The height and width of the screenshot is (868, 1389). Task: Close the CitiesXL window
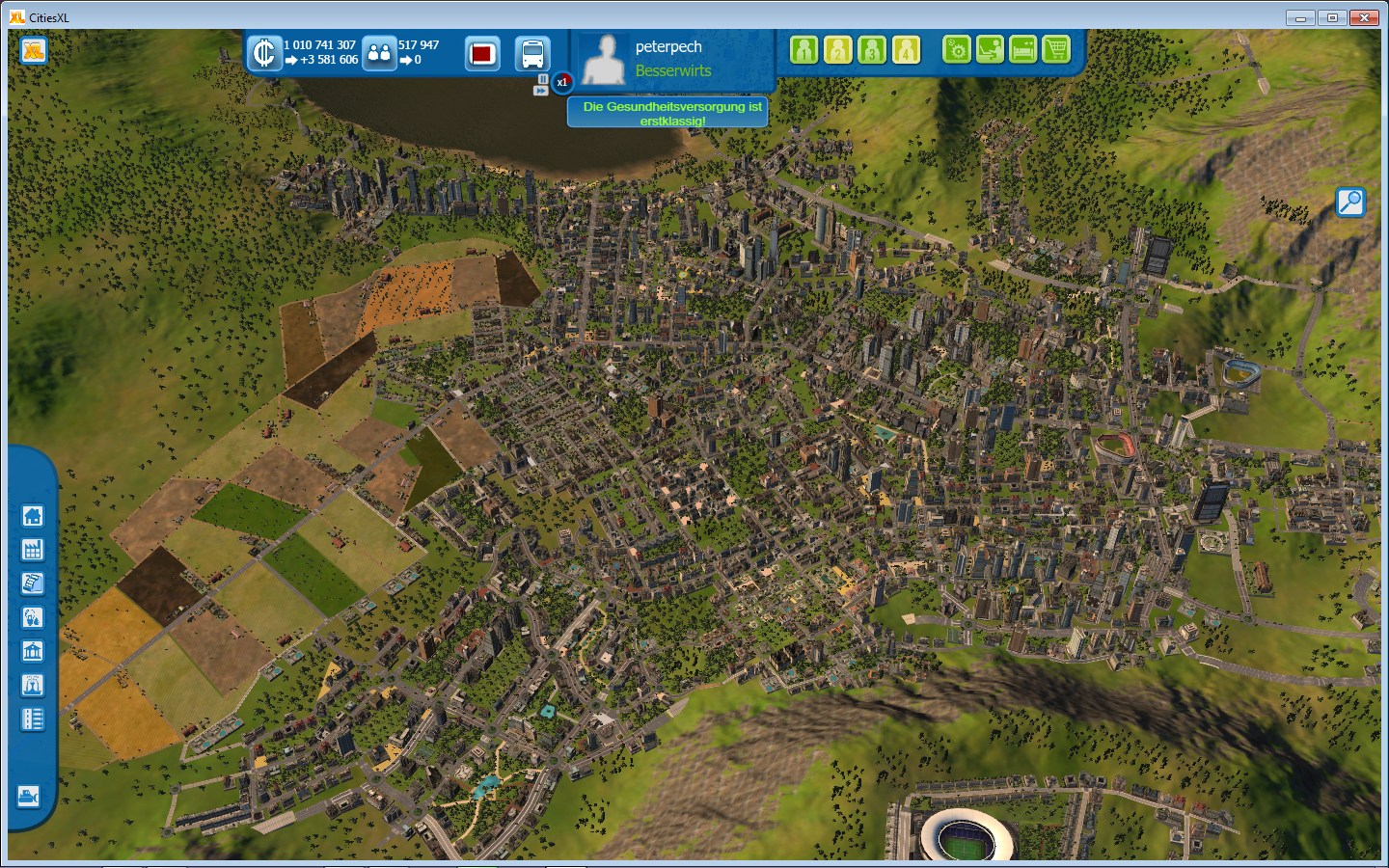tap(1364, 17)
